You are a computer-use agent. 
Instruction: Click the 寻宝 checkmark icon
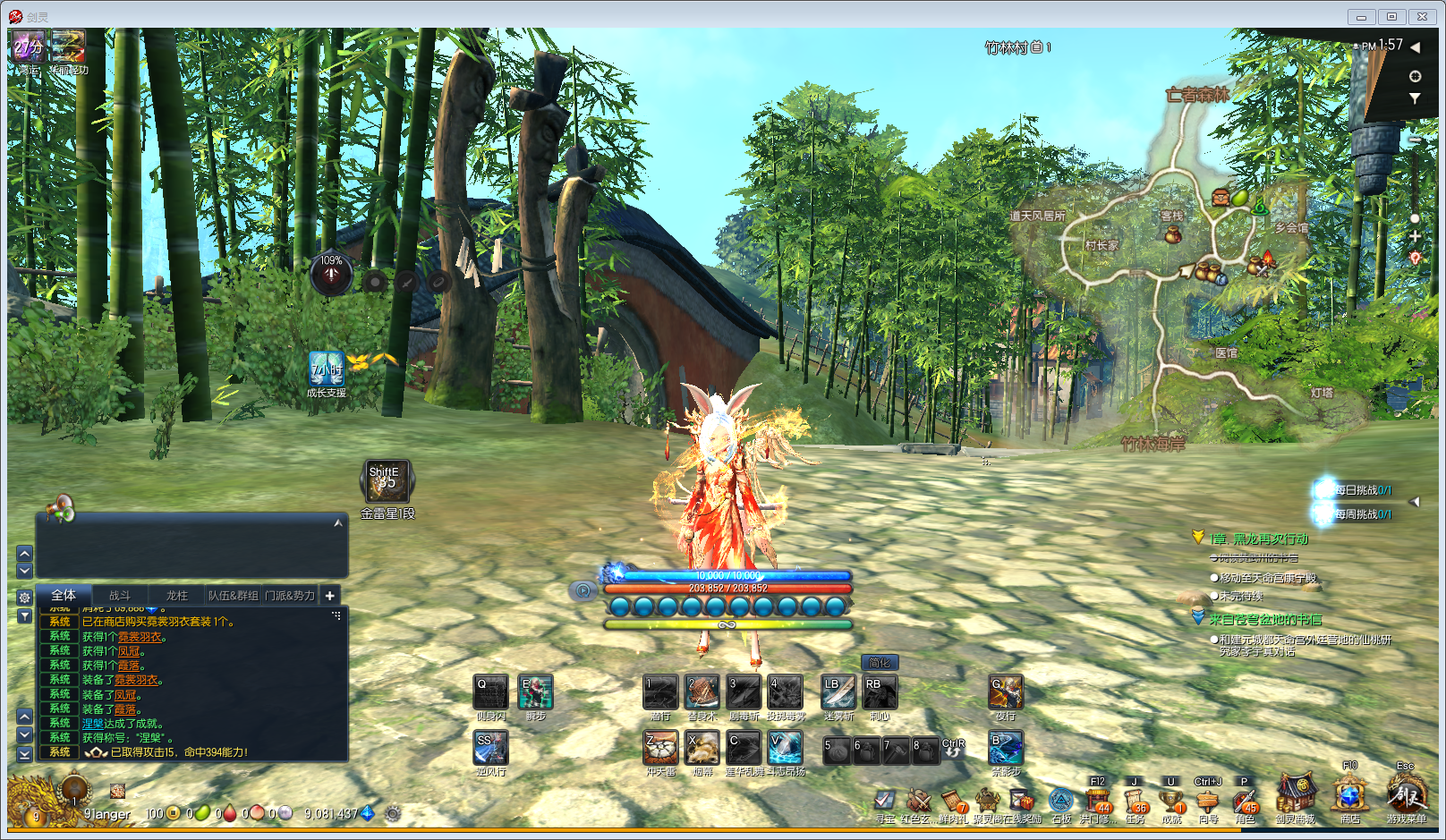(884, 802)
